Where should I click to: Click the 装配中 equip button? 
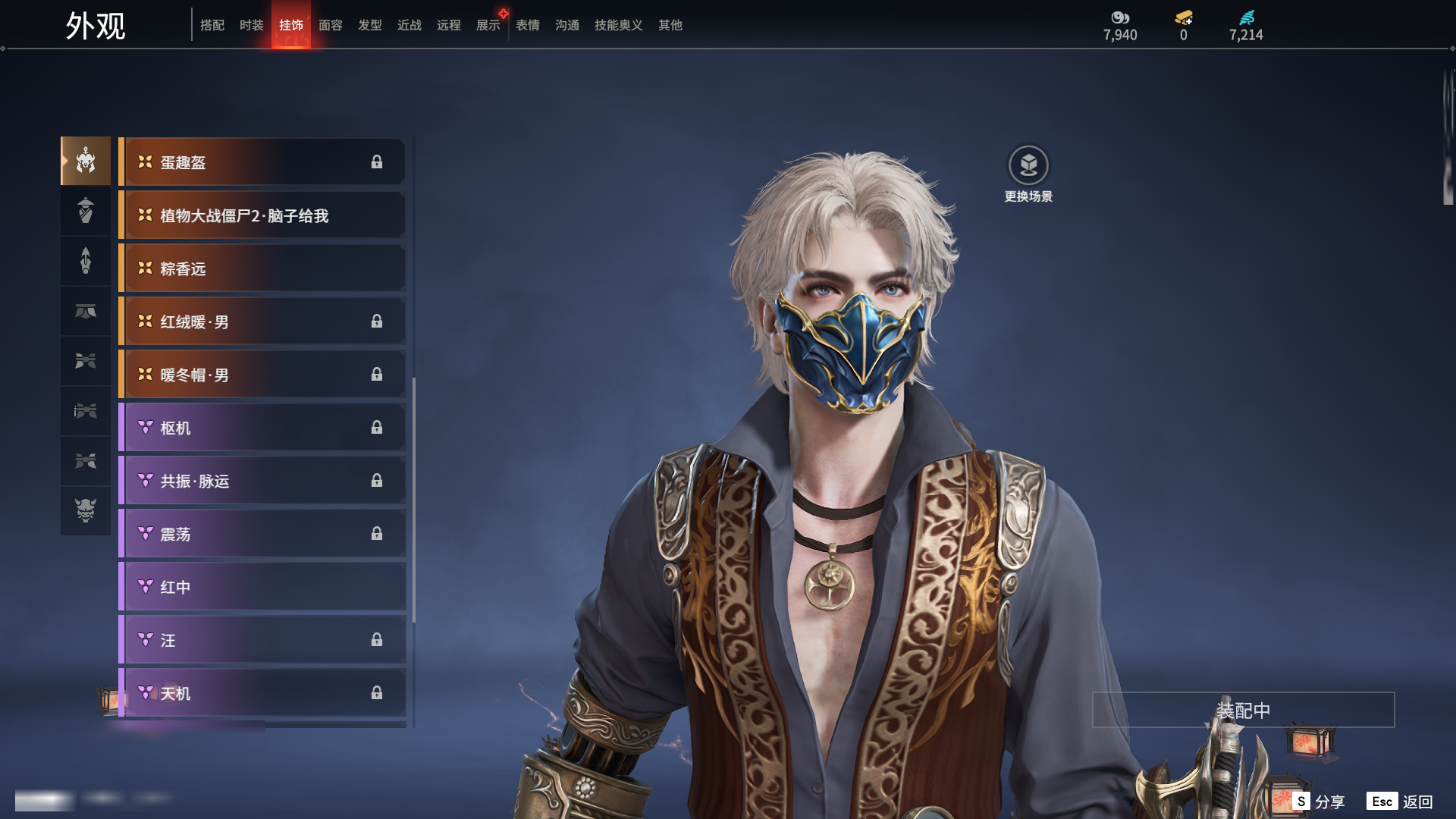point(1243,710)
